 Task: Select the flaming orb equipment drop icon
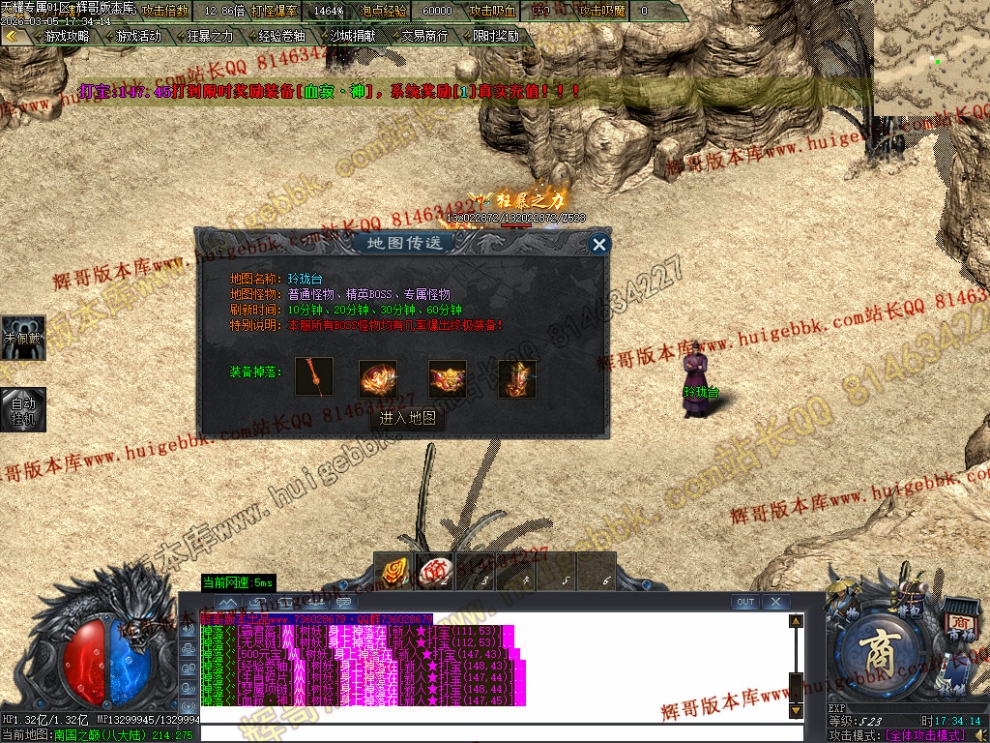pos(378,379)
